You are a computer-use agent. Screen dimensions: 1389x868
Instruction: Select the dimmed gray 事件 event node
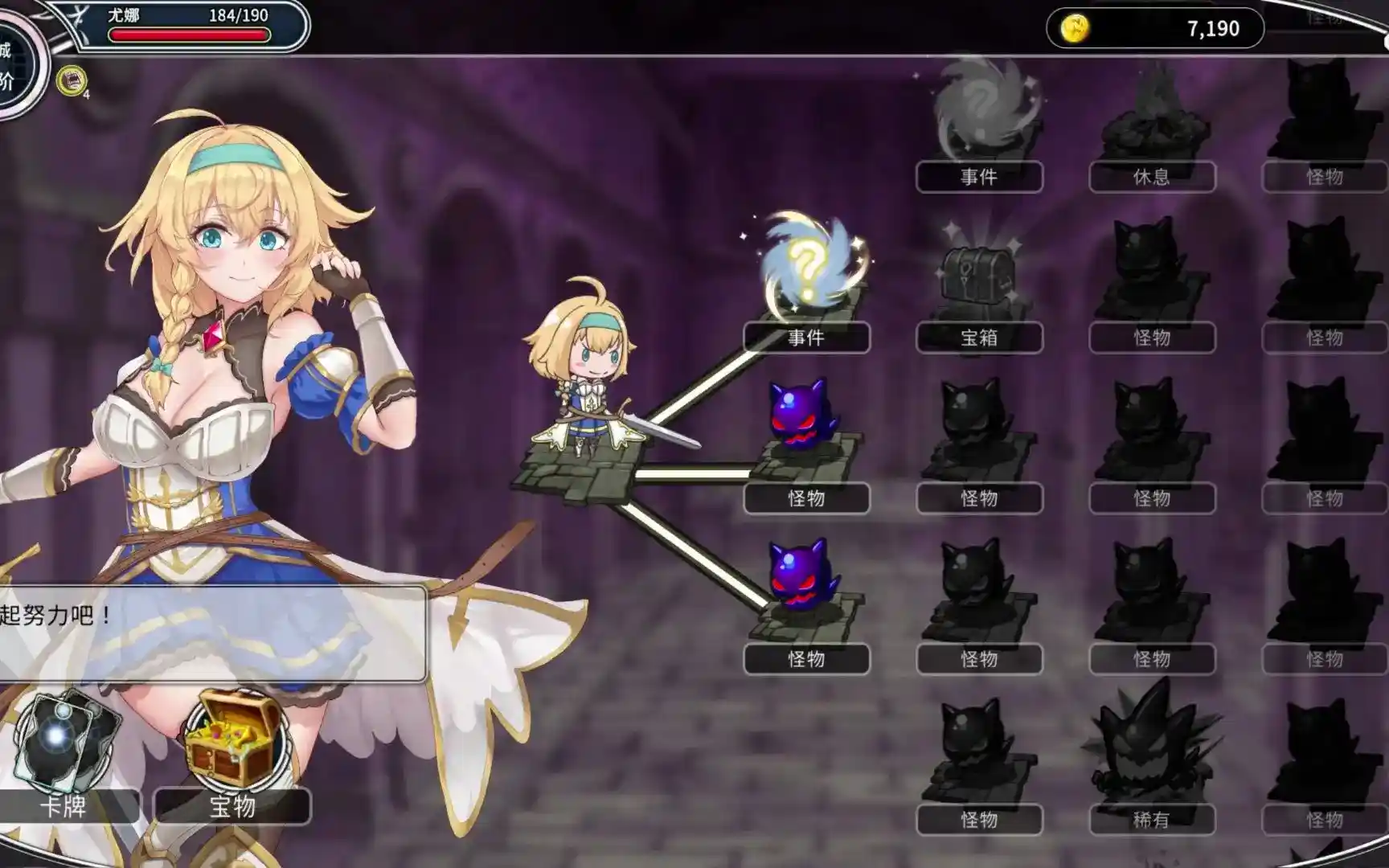coord(979,113)
